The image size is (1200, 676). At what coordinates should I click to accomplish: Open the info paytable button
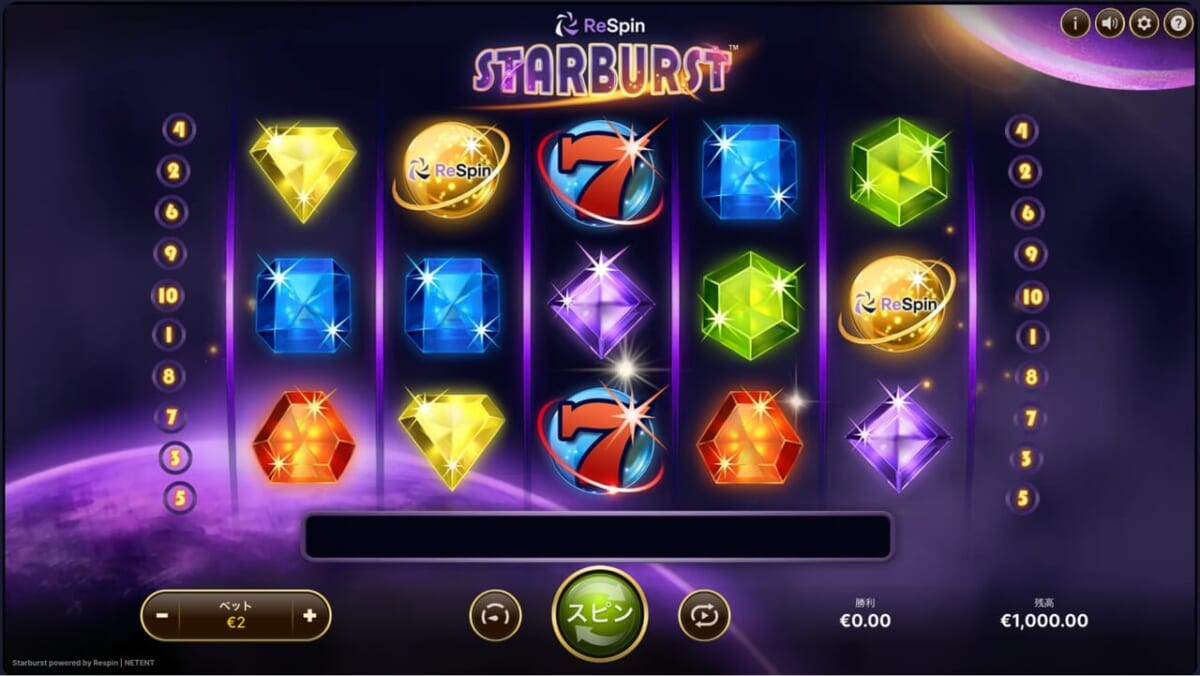coord(1075,22)
